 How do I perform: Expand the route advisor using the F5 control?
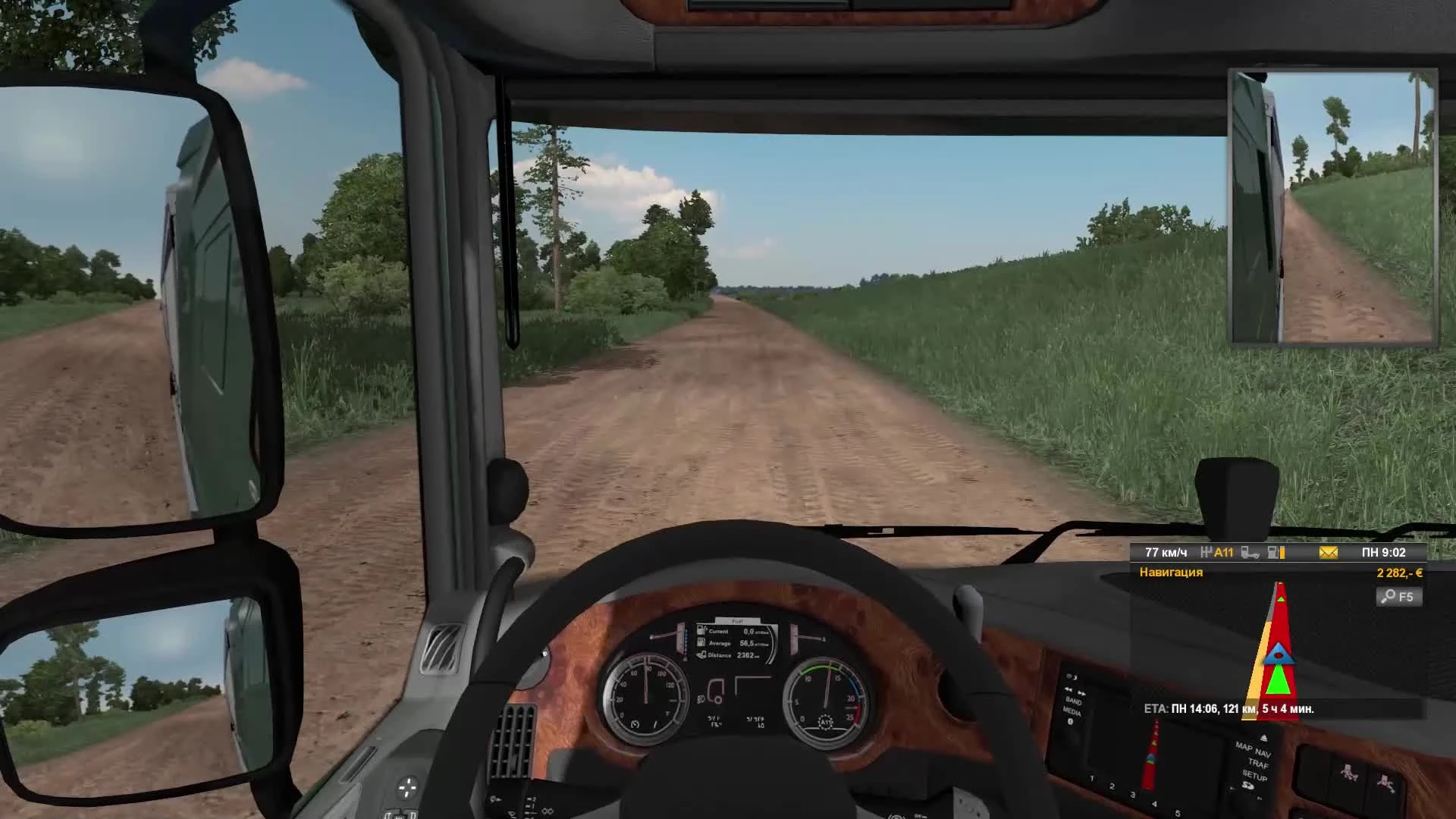point(1401,597)
